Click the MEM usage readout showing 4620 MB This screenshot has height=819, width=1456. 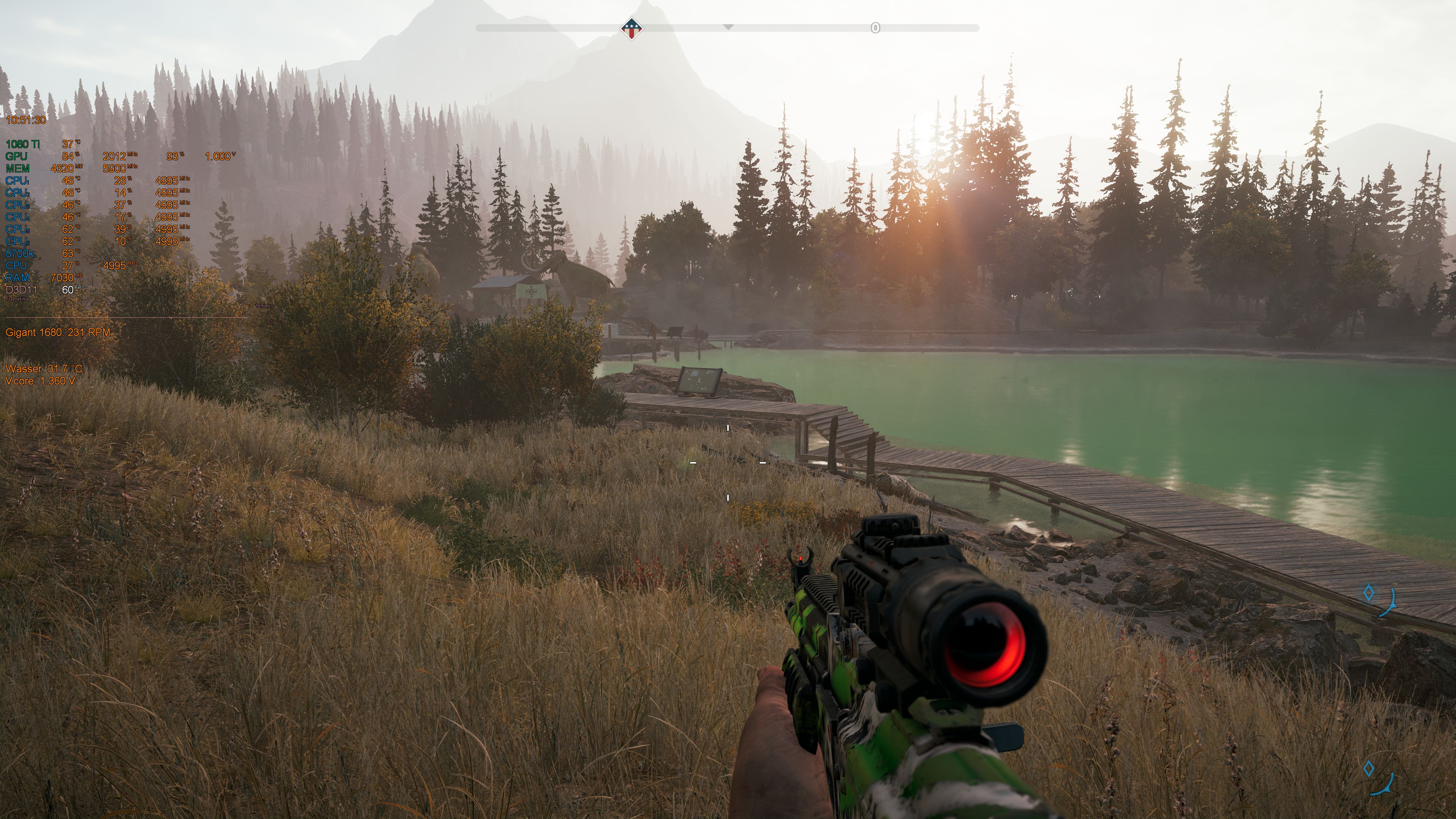click(62, 168)
